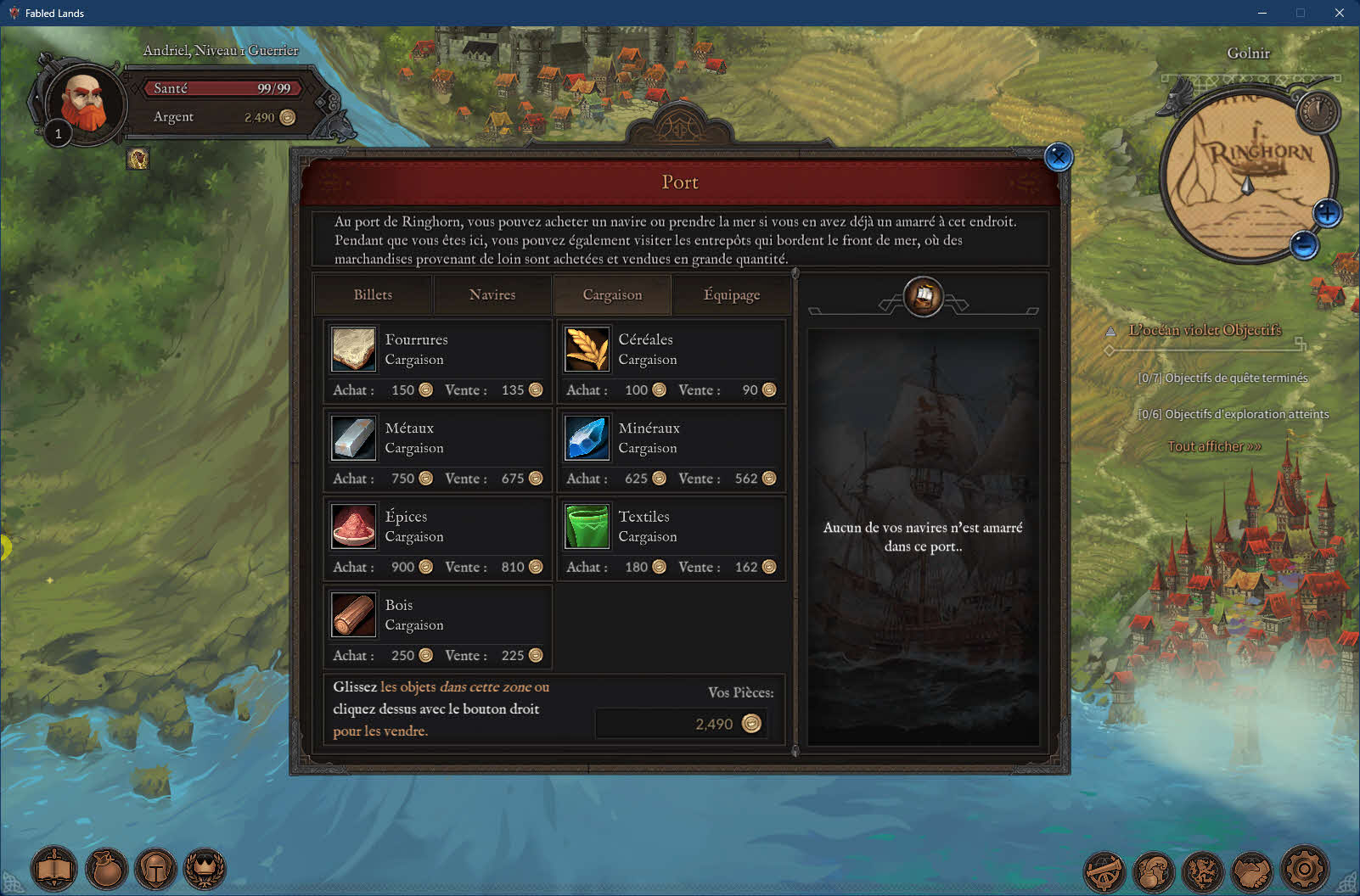Pick the Minéraux cargo item

coord(587,438)
